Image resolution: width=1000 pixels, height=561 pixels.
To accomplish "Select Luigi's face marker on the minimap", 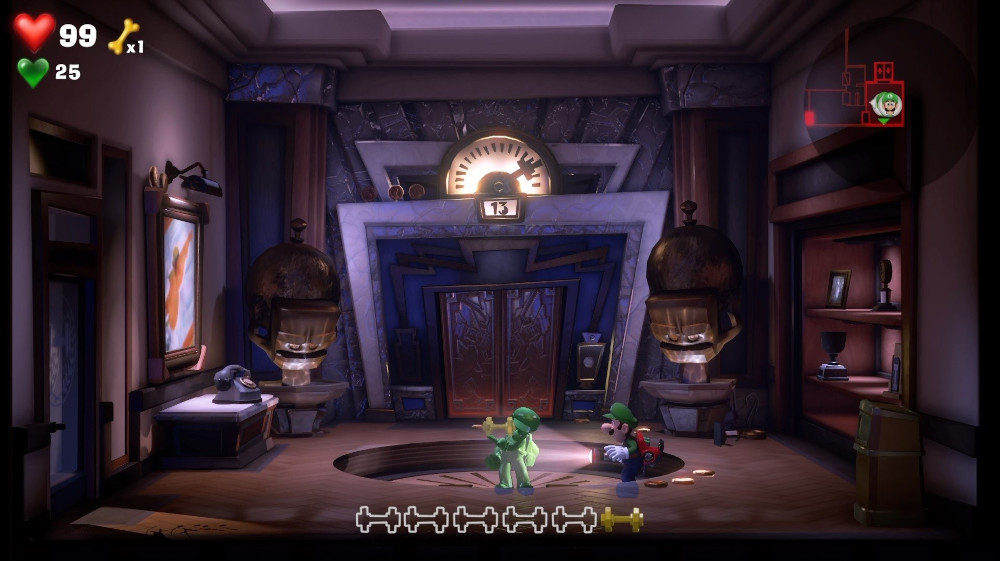I will coord(886,105).
